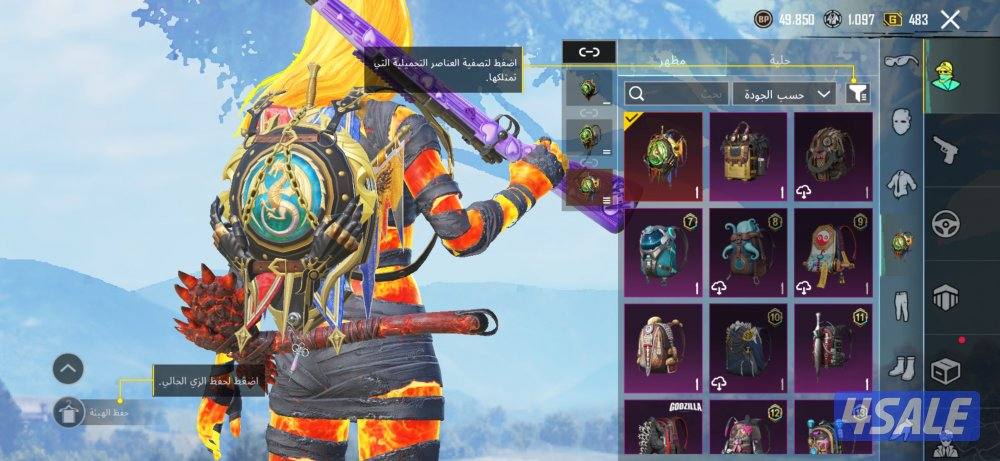This screenshot has width=1000, height=461.
Task: Choose the brown monster-face backpack
Action: 831,155
